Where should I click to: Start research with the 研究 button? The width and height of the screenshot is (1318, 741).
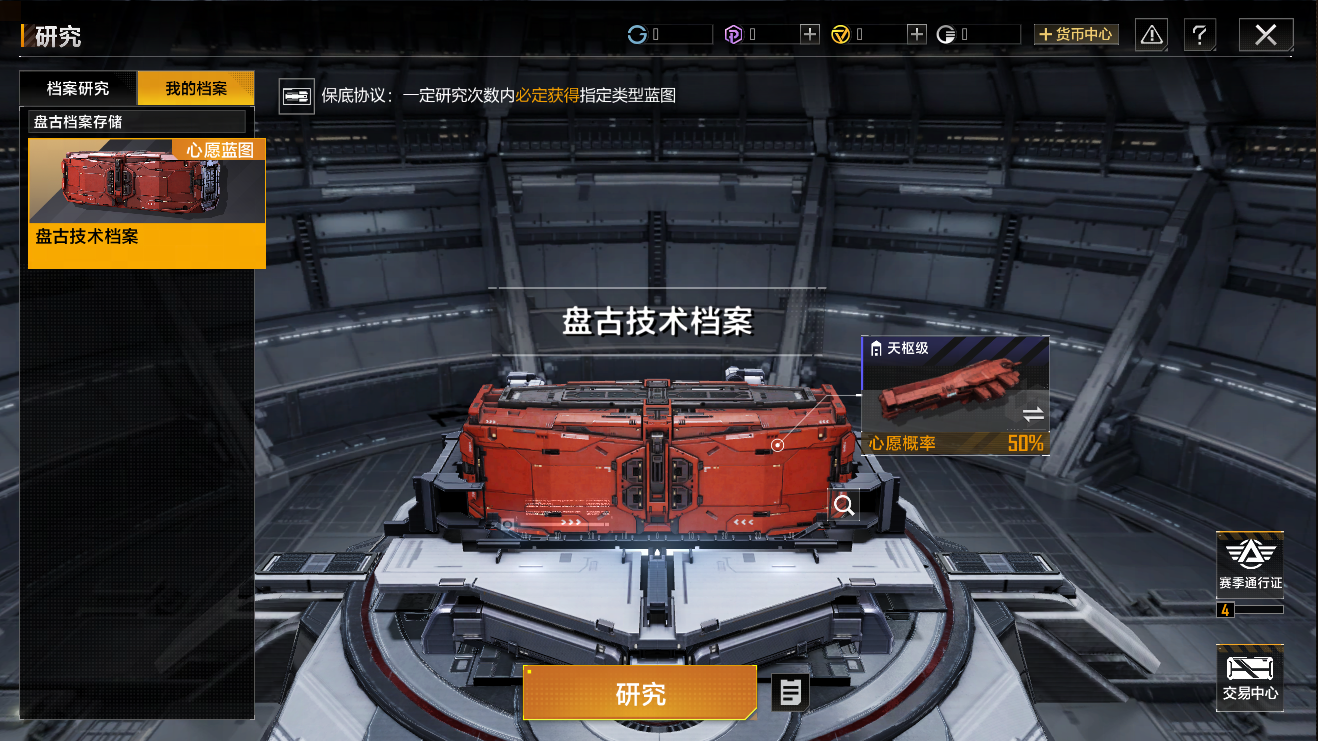click(640, 693)
